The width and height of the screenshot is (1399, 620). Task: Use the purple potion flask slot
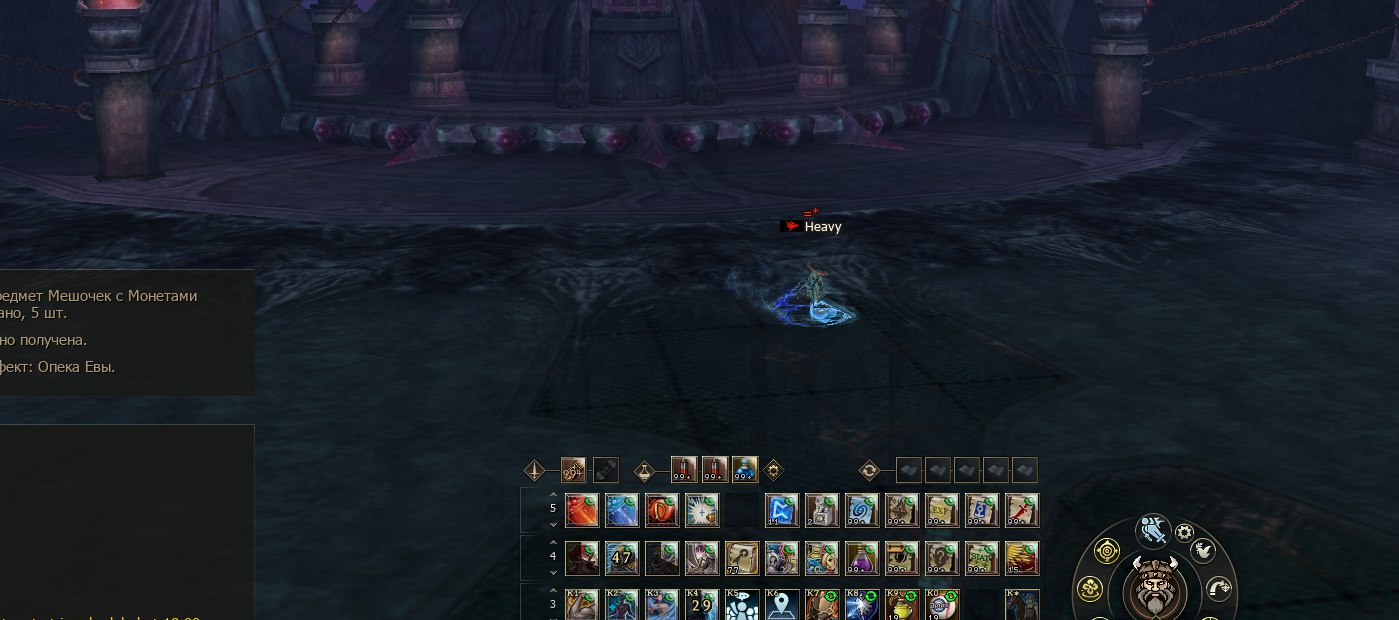point(862,558)
